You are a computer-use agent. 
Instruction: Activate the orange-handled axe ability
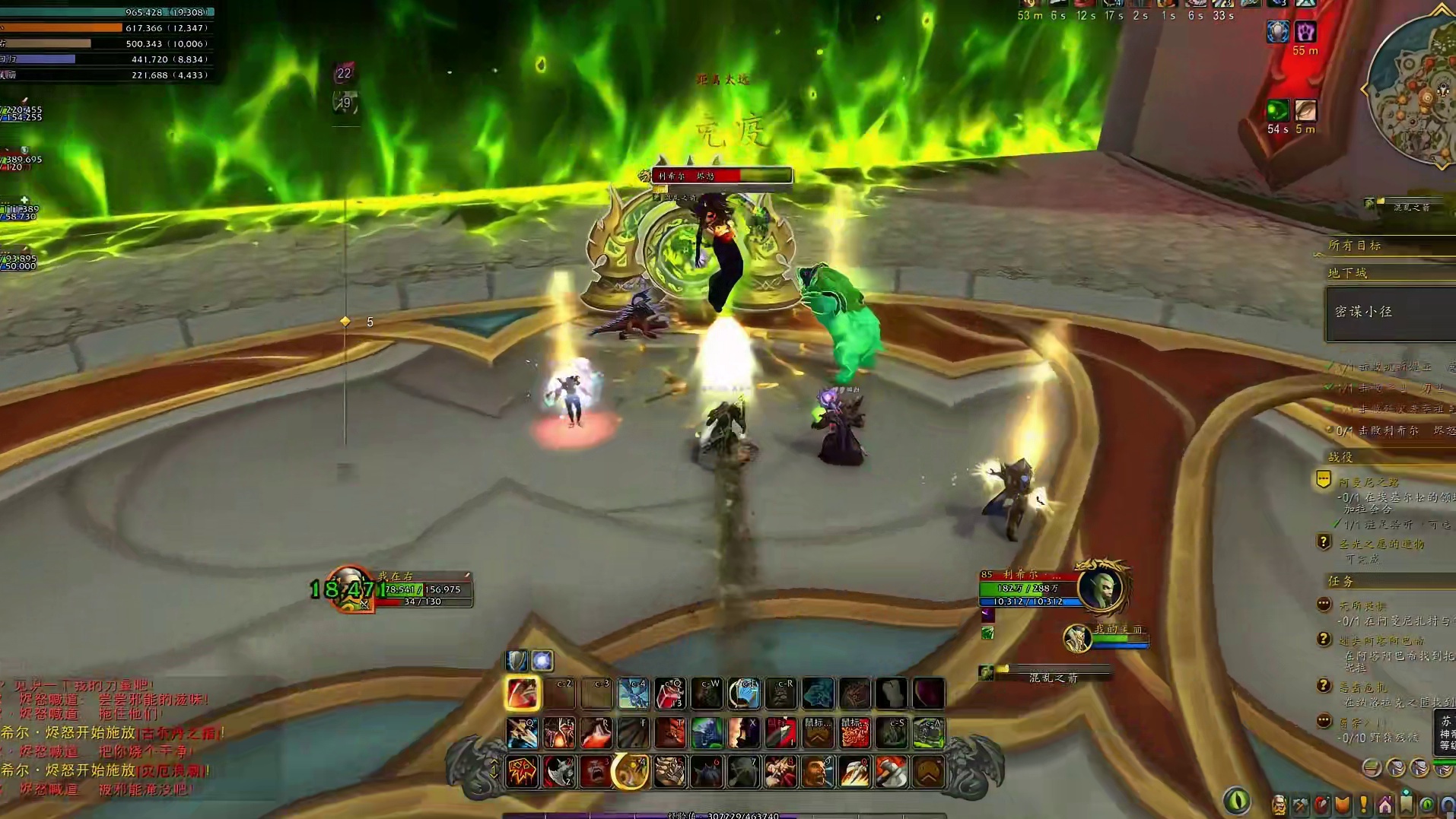click(892, 773)
